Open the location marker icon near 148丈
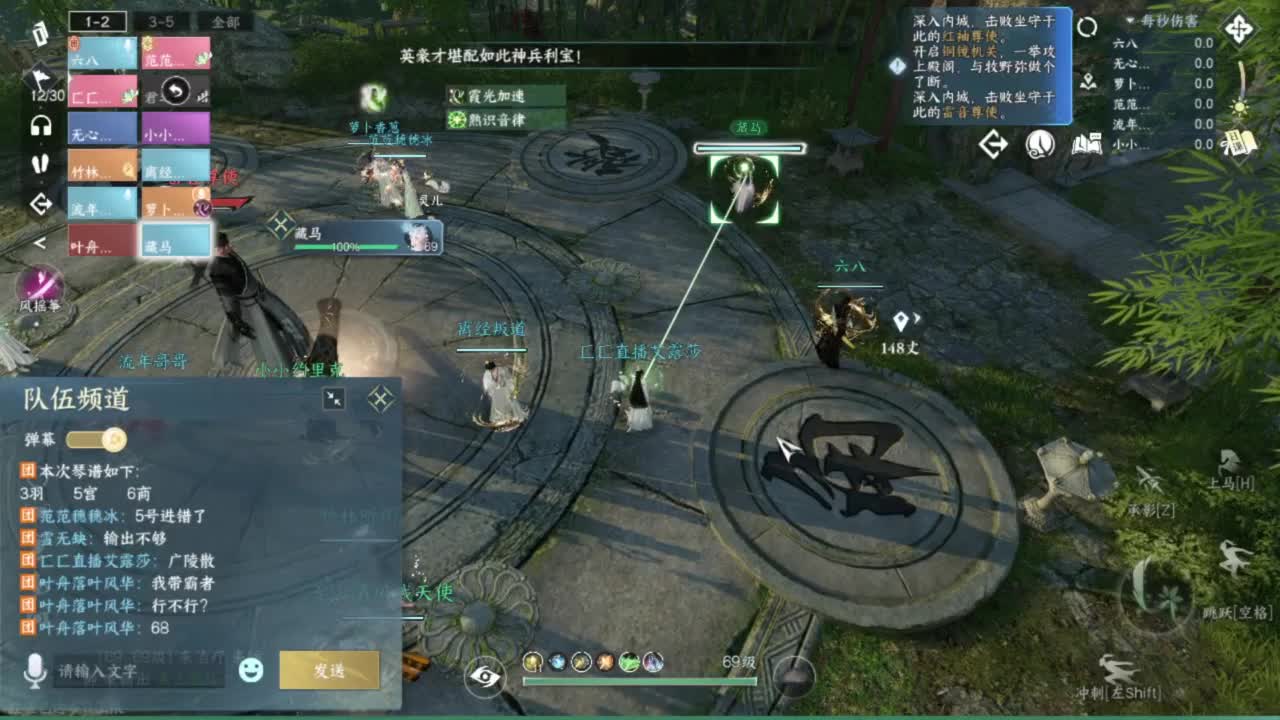The height and width of the screenshot is (720, 1280). tap(903, 320)
